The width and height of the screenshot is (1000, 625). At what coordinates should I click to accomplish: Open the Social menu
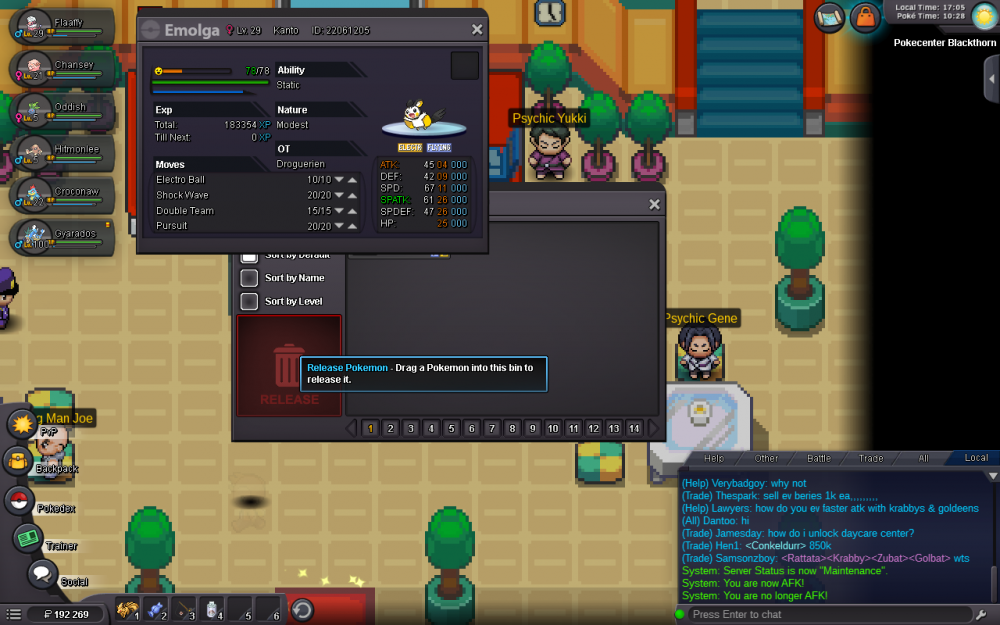click(x=41, y=574)
